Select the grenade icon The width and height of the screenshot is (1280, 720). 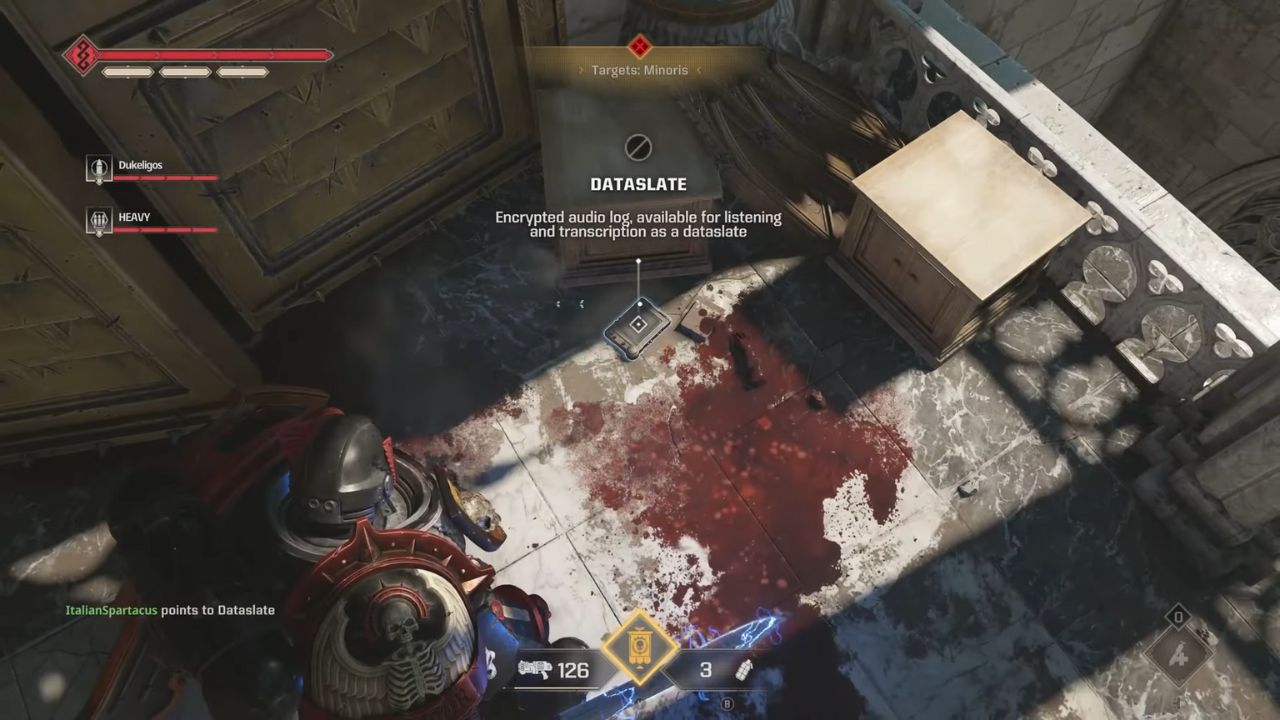click(x=744, y=670)
